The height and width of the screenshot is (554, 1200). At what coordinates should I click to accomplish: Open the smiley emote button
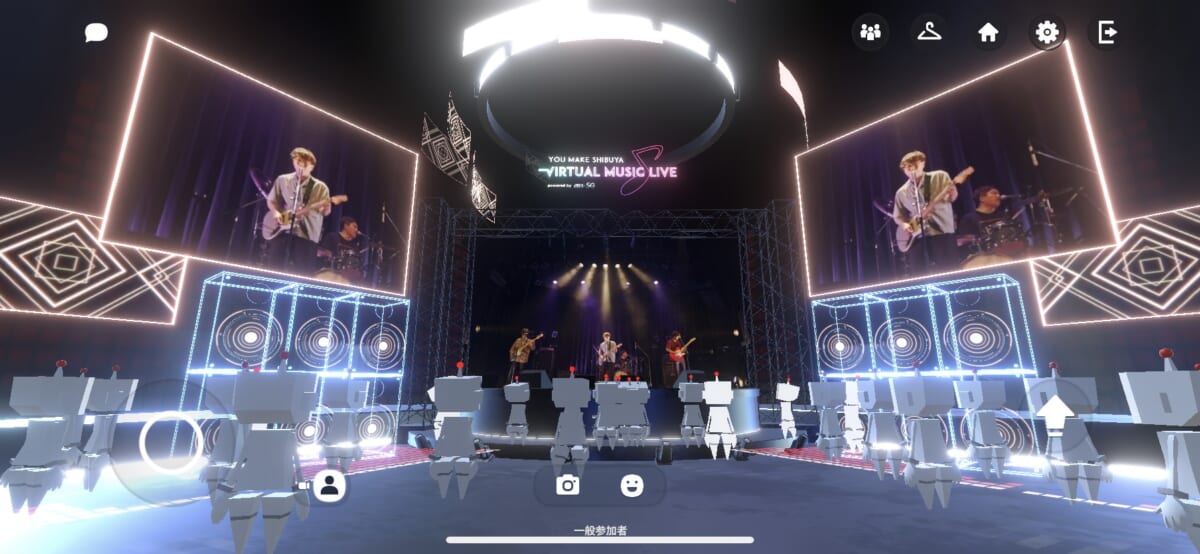coord(631,485)
